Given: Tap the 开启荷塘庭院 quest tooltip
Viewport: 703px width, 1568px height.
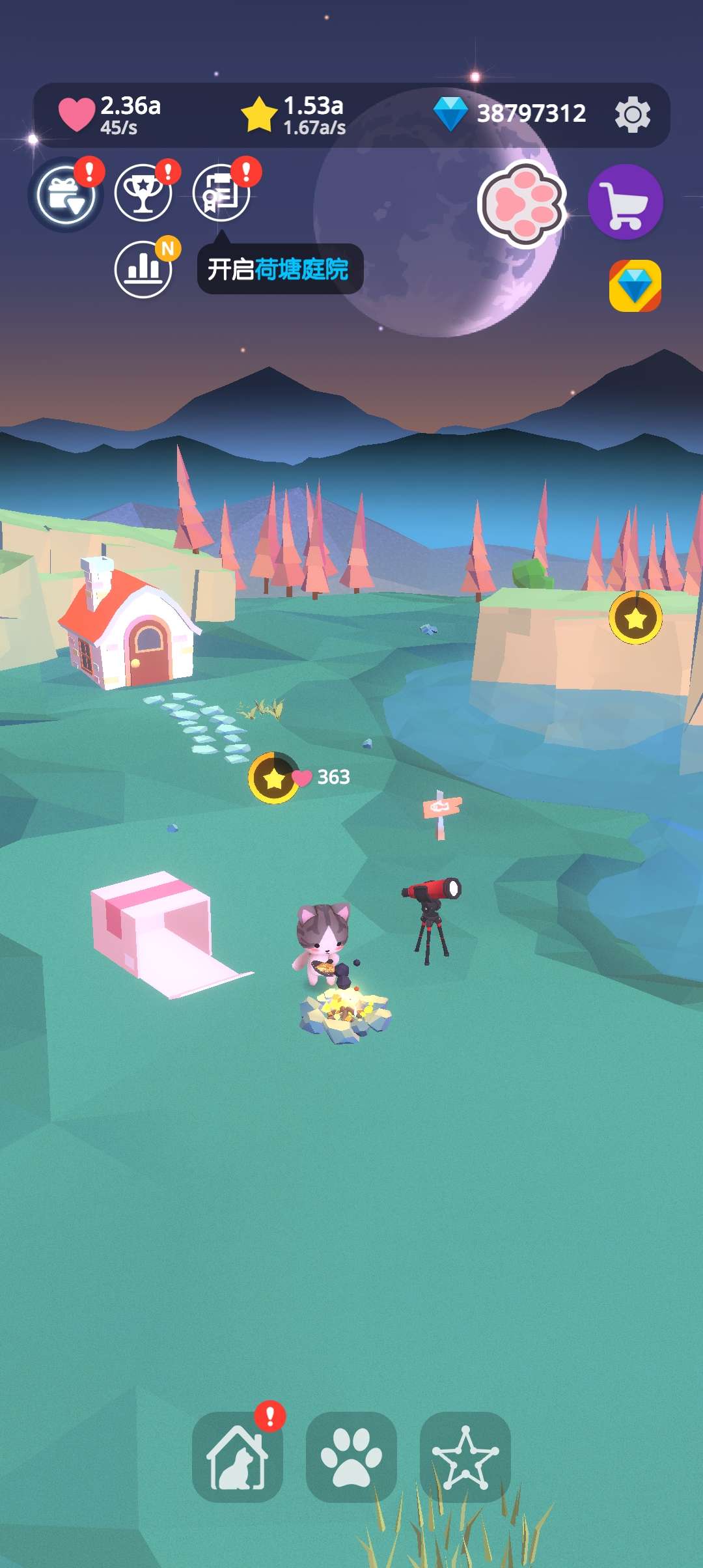Looking at the screenshot, I should [279, 269].
